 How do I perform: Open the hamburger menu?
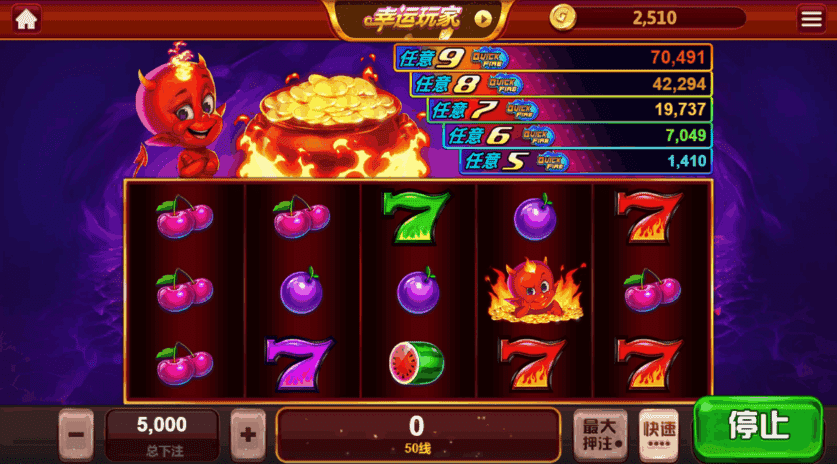[x=810, y=18]
